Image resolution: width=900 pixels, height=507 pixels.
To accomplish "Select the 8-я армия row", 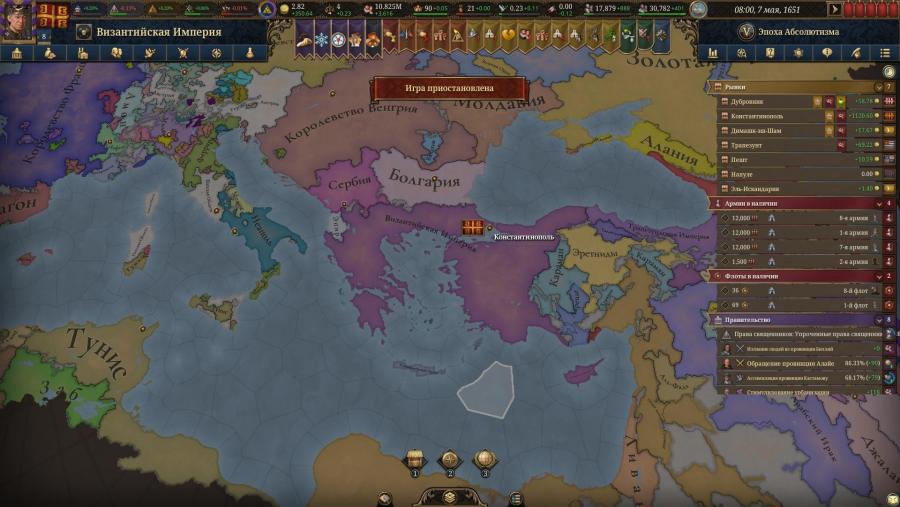I will pyautogui.click(x=800, y=218).
